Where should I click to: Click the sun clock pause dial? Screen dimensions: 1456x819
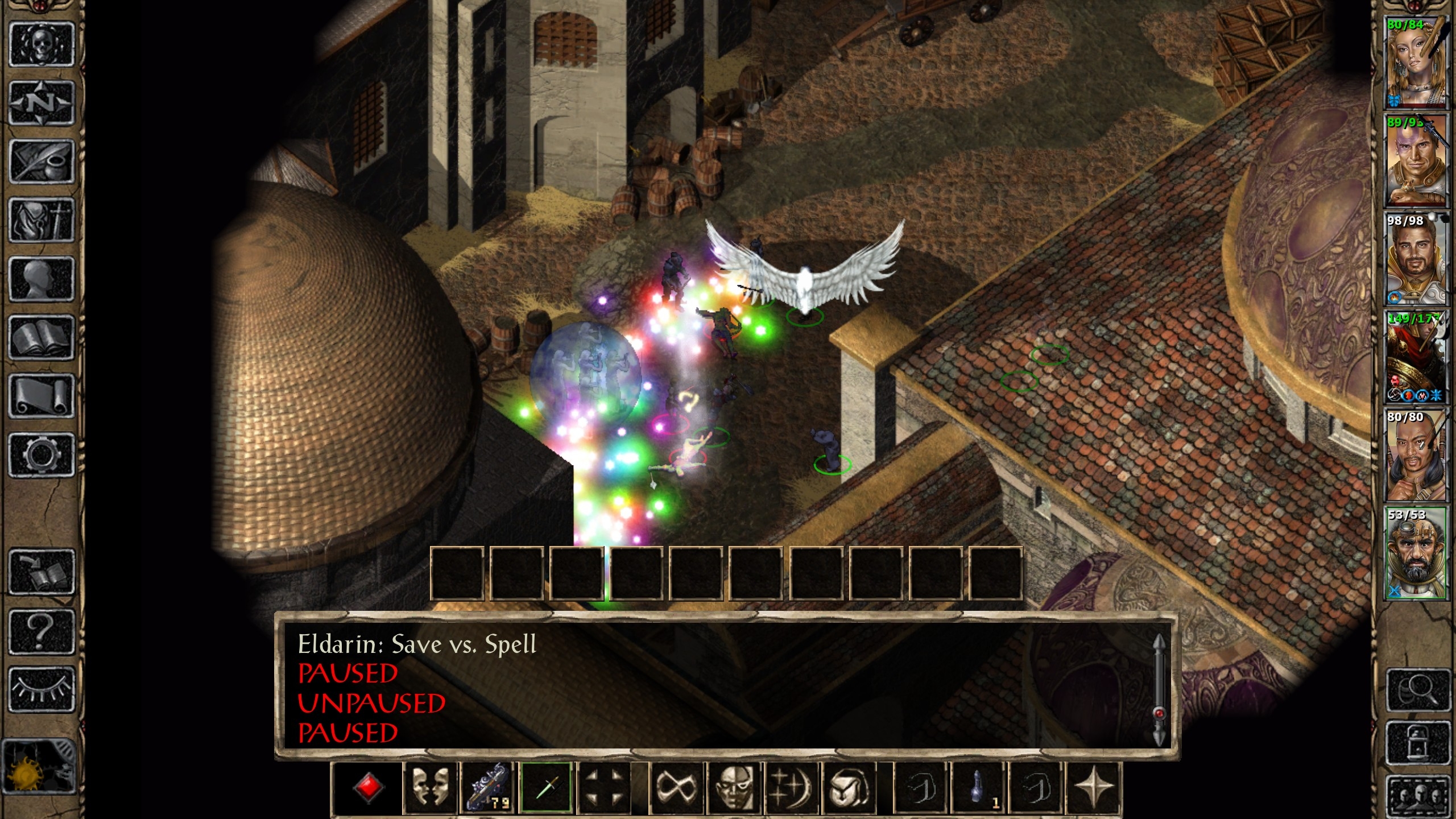coord(39,768)
